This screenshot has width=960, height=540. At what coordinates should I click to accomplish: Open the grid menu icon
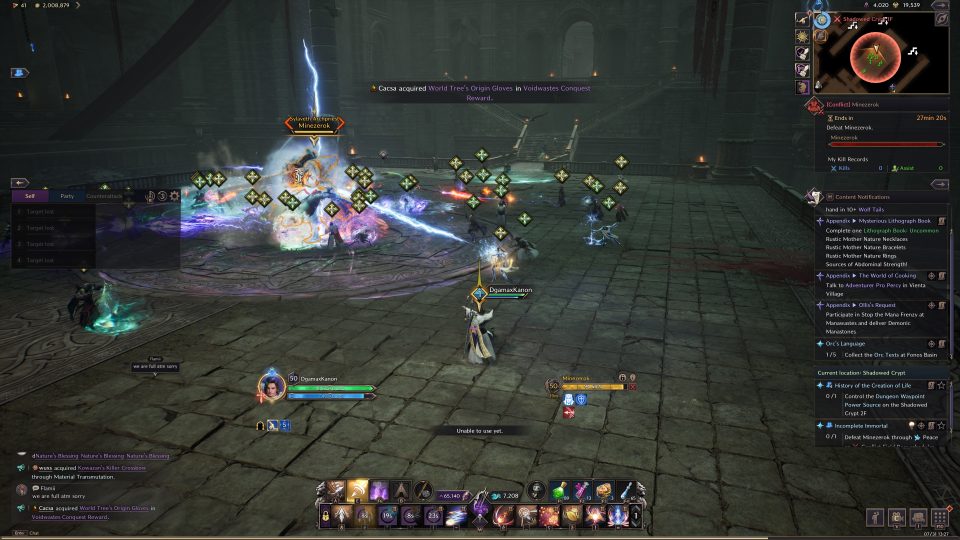point(939,517)
